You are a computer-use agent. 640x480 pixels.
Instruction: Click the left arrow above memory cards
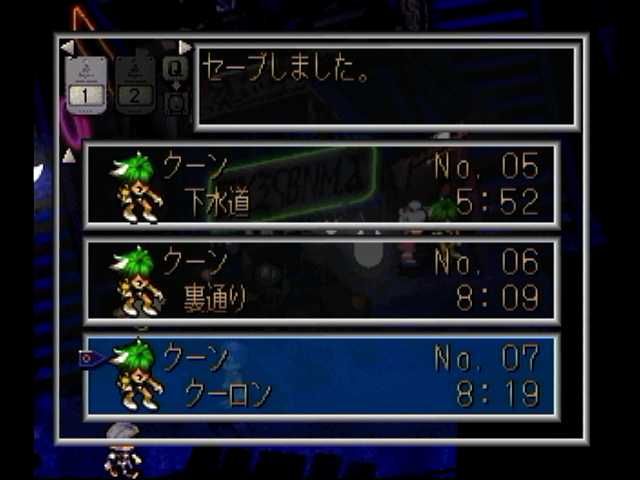click(67, 47)
